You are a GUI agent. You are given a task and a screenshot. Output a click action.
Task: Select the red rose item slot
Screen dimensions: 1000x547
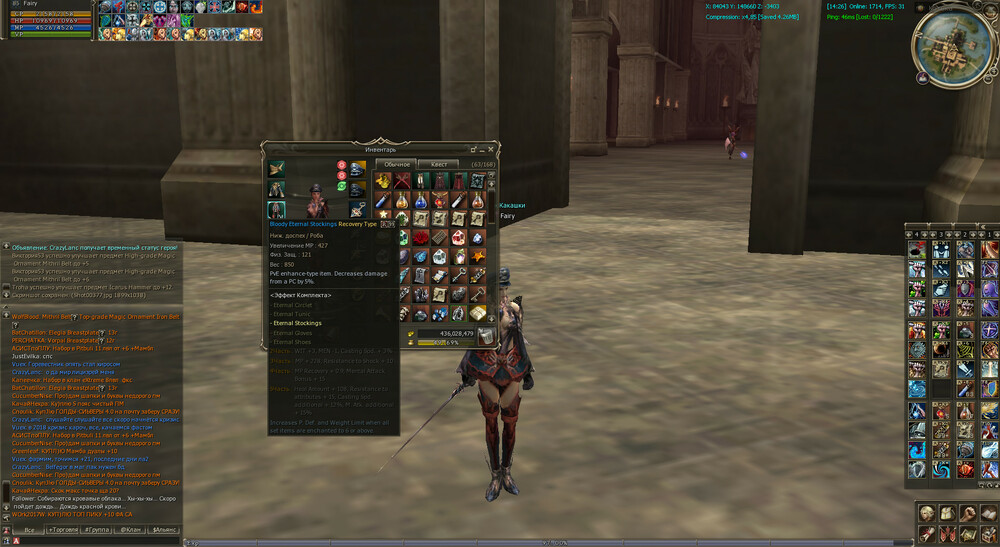click(x=420, y=238)
